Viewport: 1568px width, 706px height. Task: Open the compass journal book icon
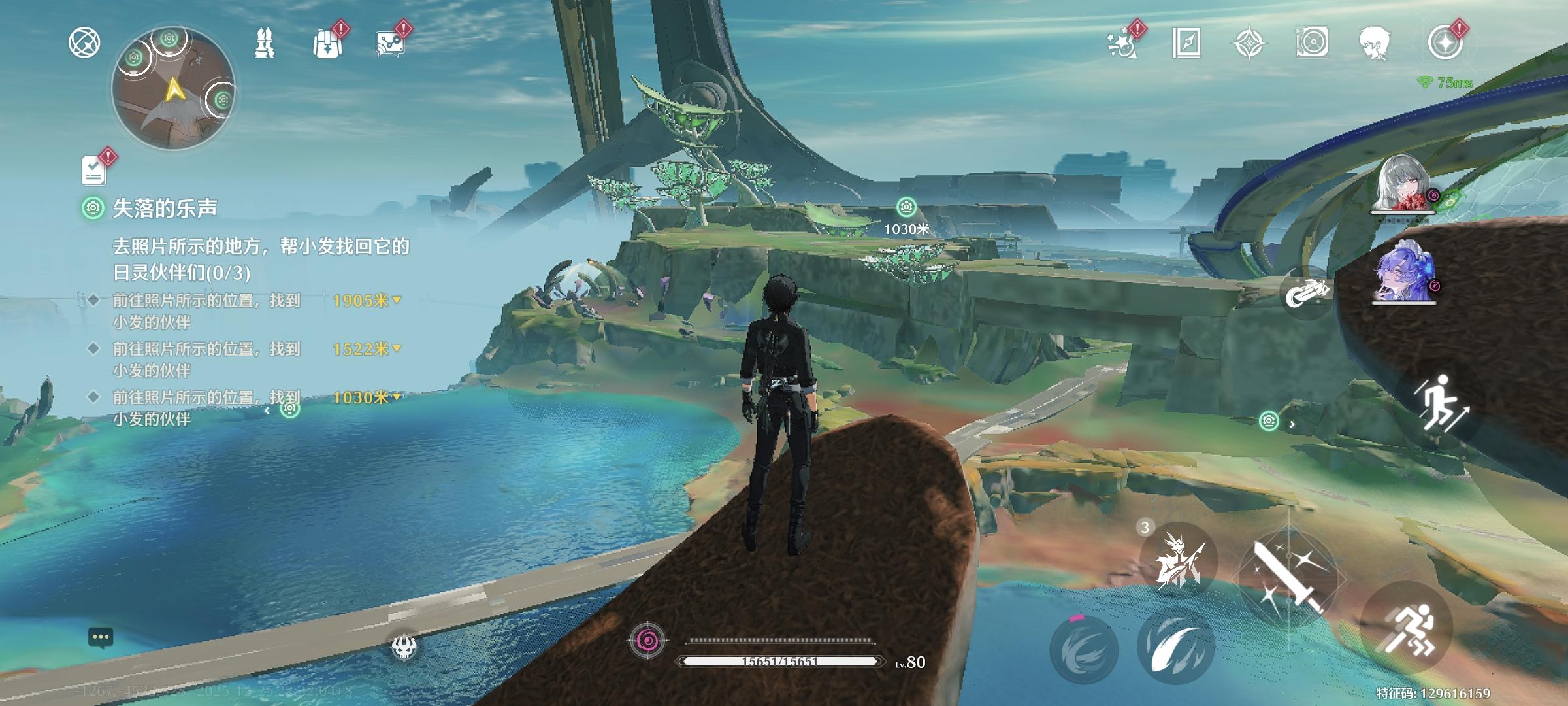pyautogui.click(x=1186, y=43)
